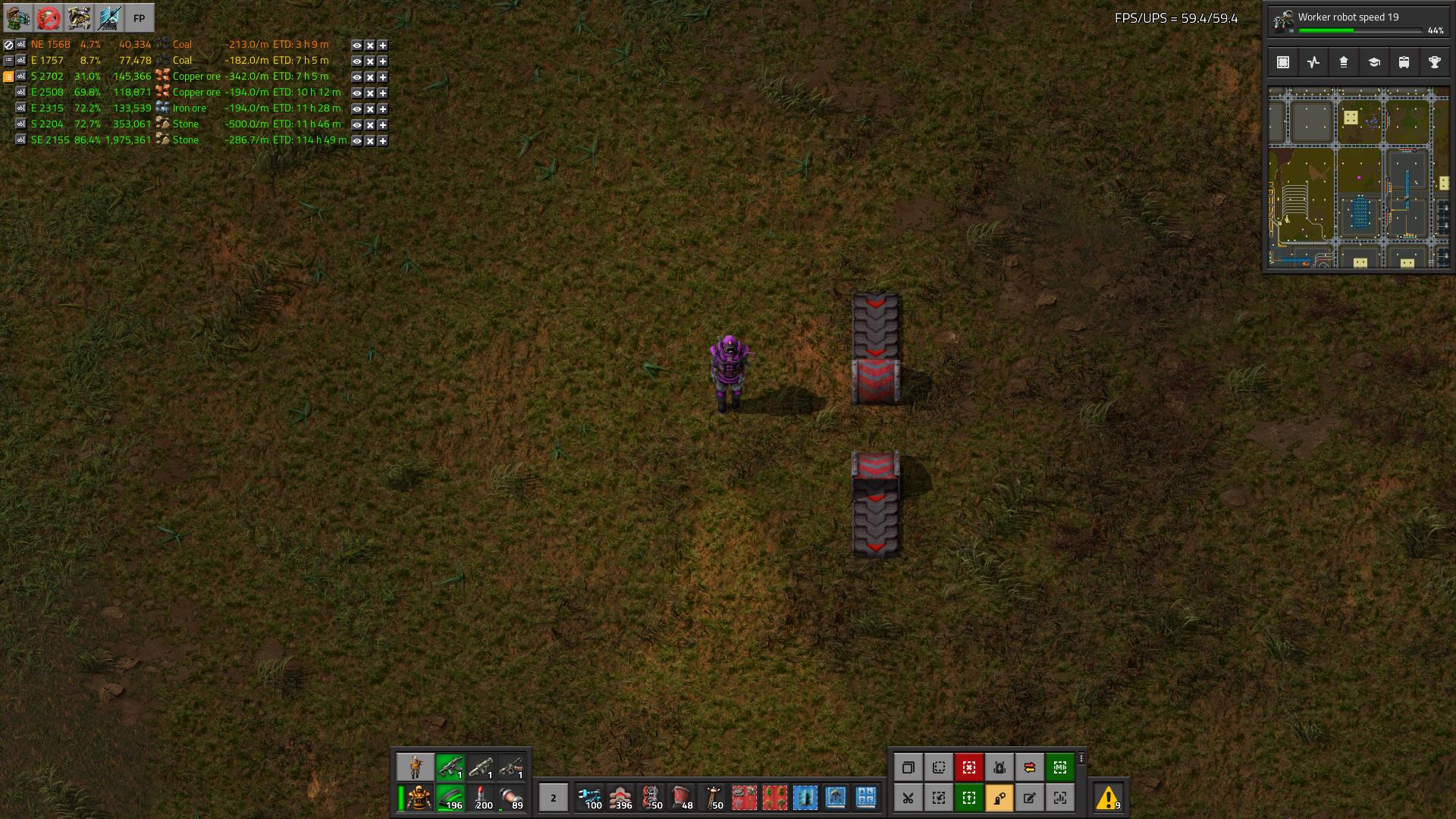
Task: Select the red underground belt slot with 48
Action: pyautogui.click(x=682, y=798)
